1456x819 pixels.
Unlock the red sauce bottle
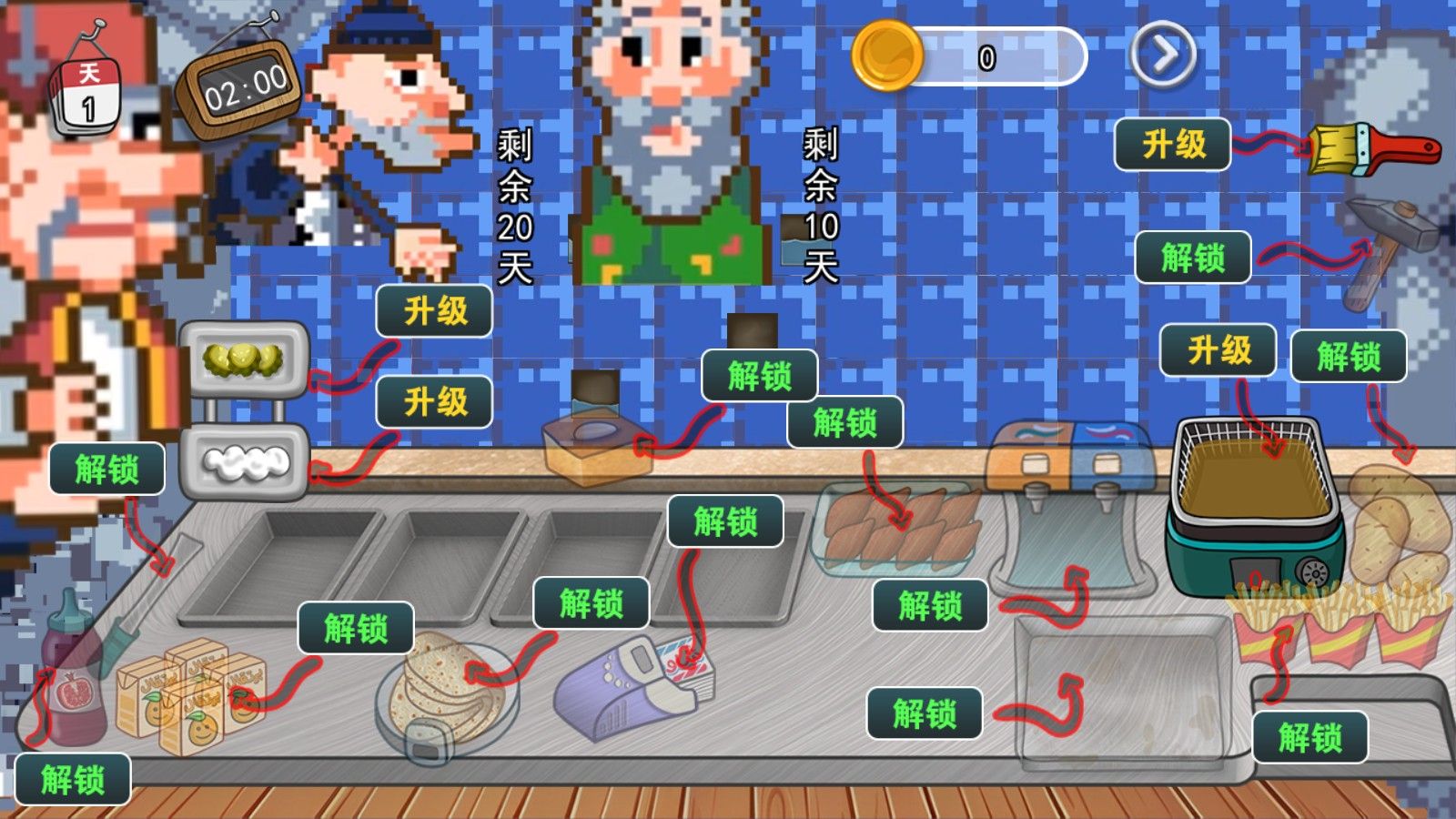coord(73,780)
